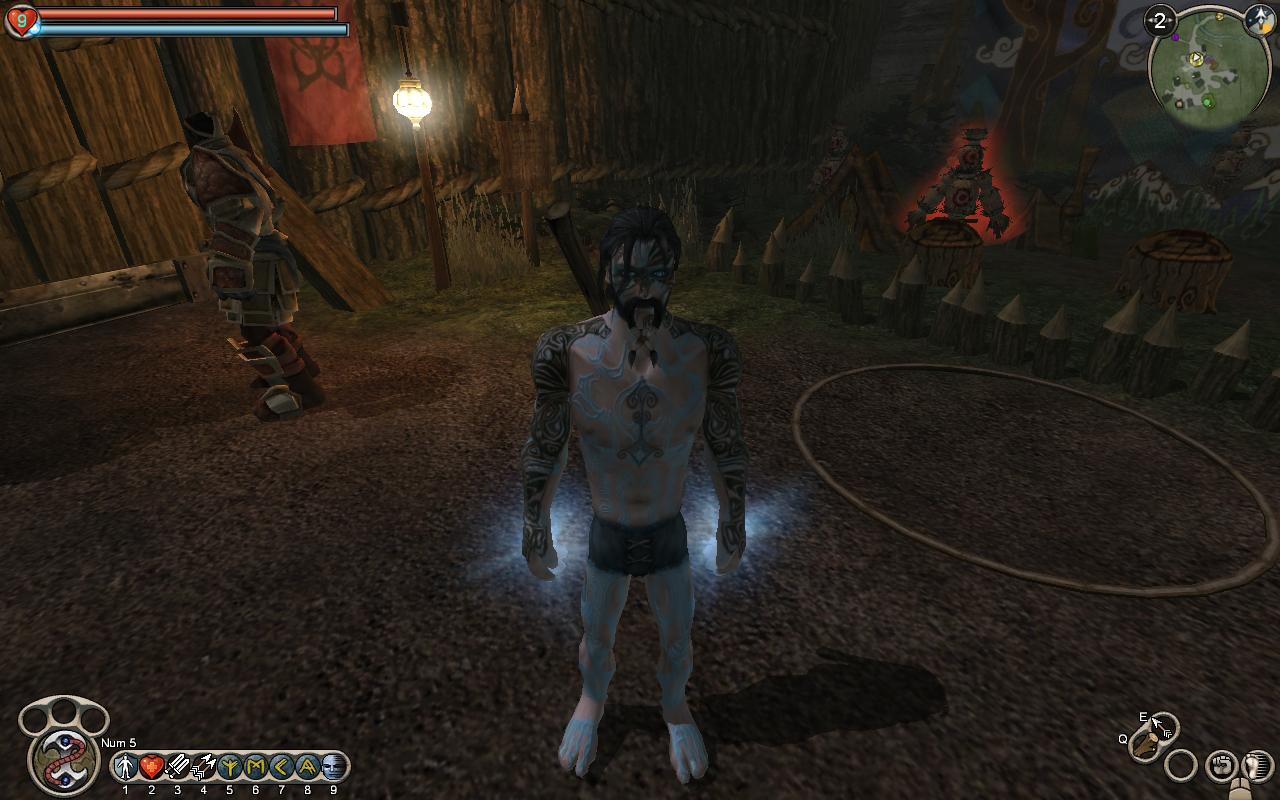Activate the yellow Y-shaped rune spell
This screenshot has width=1280, height=800.
(229, 767)
